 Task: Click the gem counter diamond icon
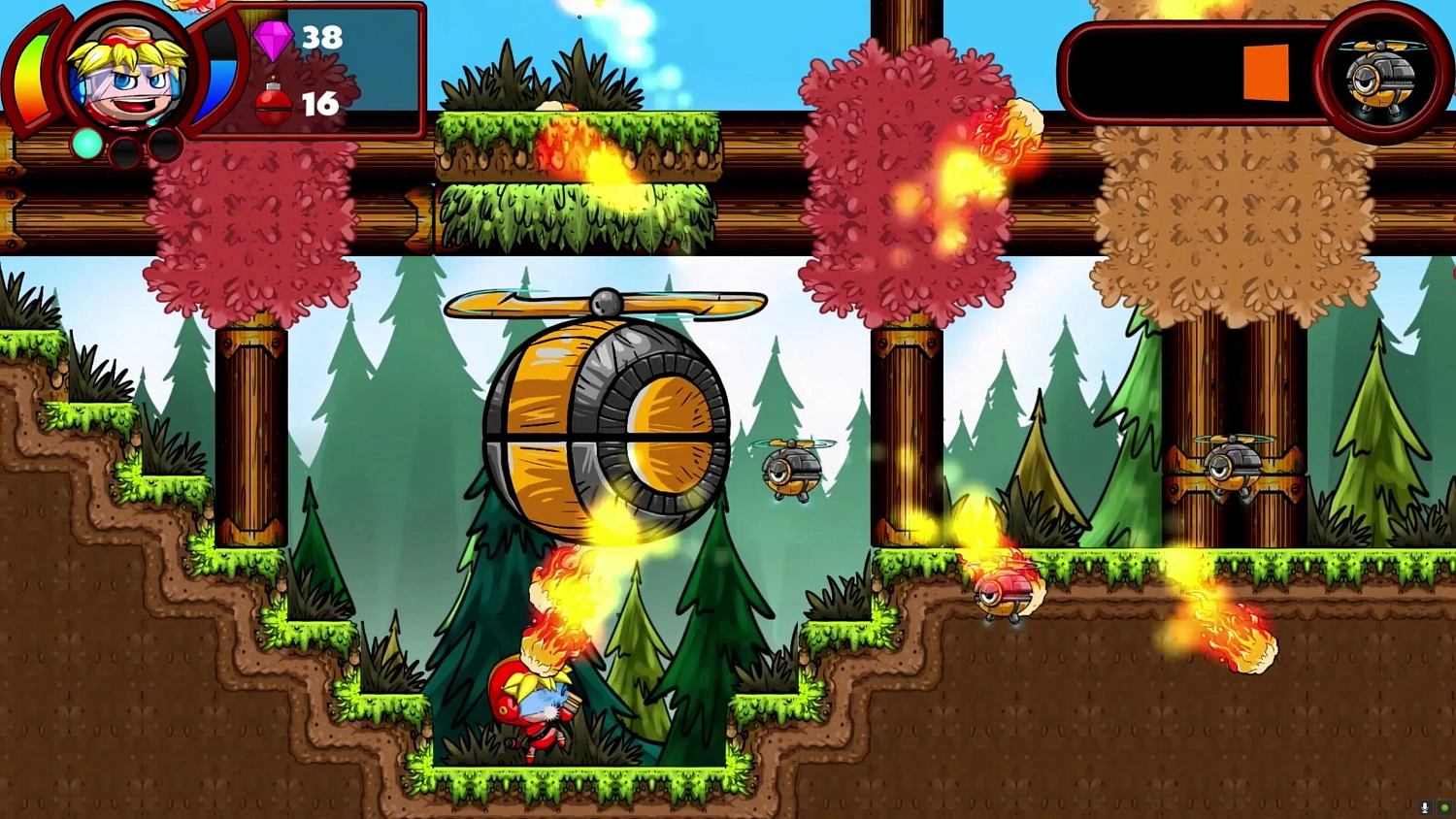(275, 41)
